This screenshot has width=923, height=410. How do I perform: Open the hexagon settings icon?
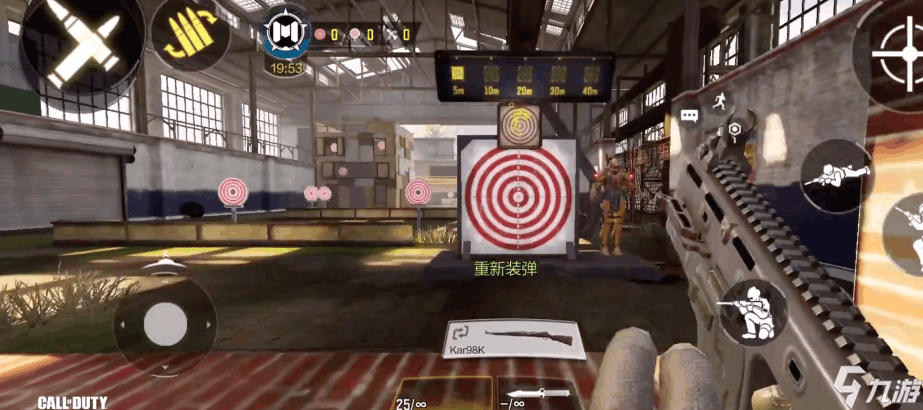[735, 130]
